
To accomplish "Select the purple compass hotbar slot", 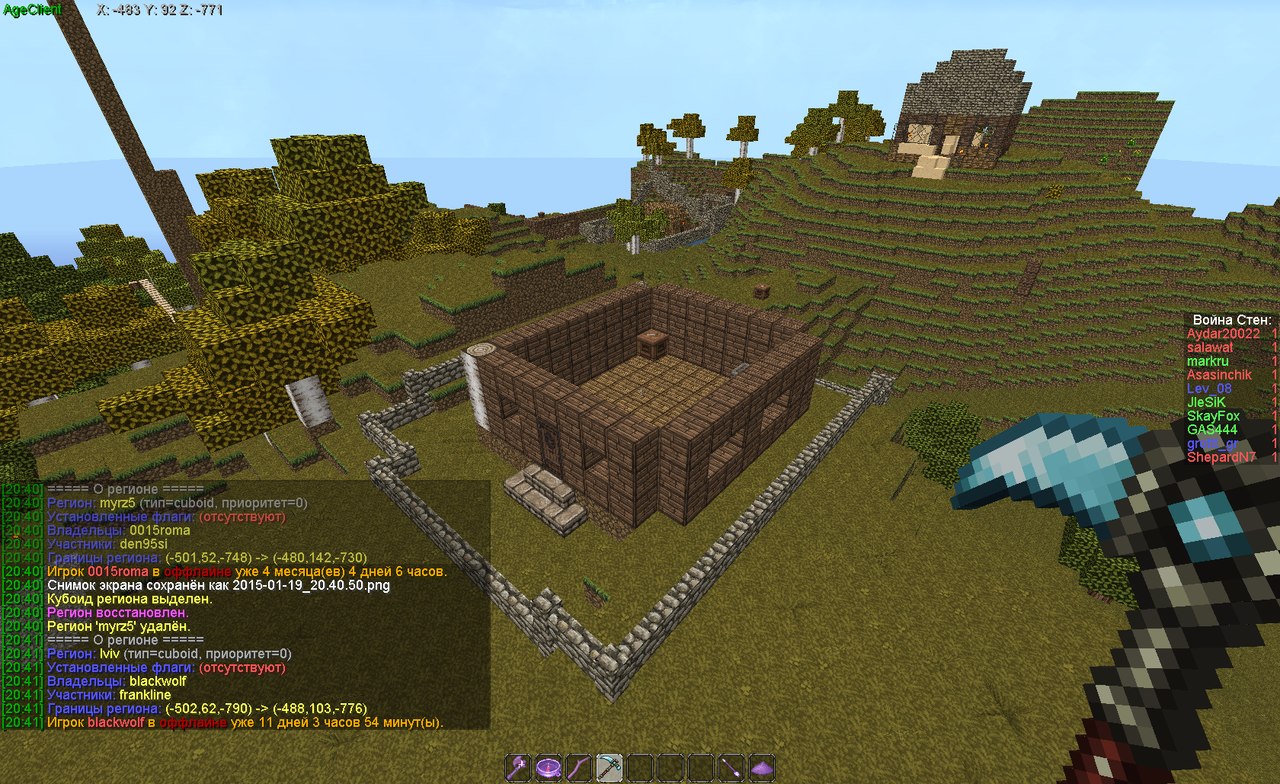I will point(548,767).
